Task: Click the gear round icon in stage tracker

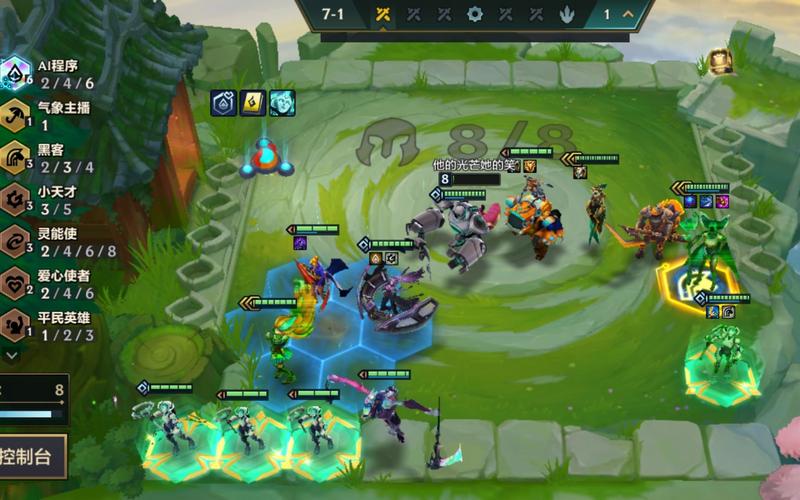Action: 475,14
